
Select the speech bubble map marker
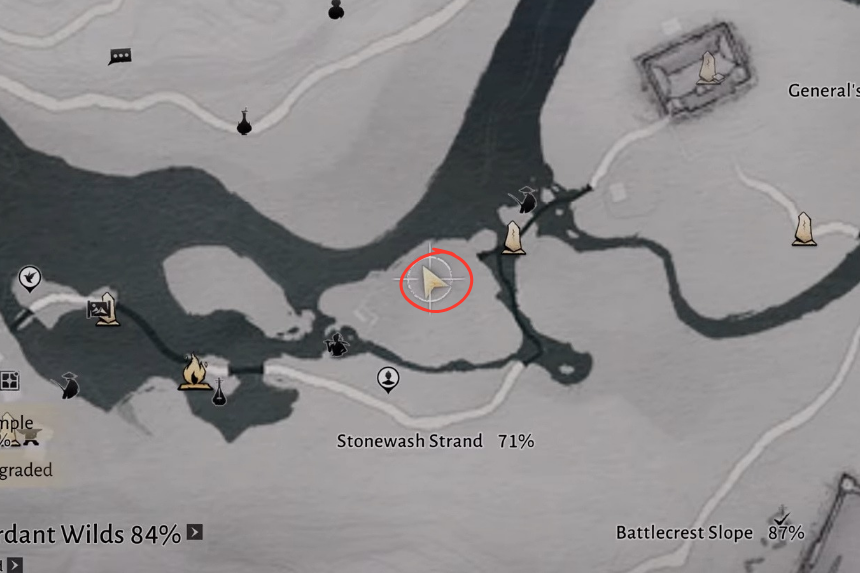pos(120,57)
